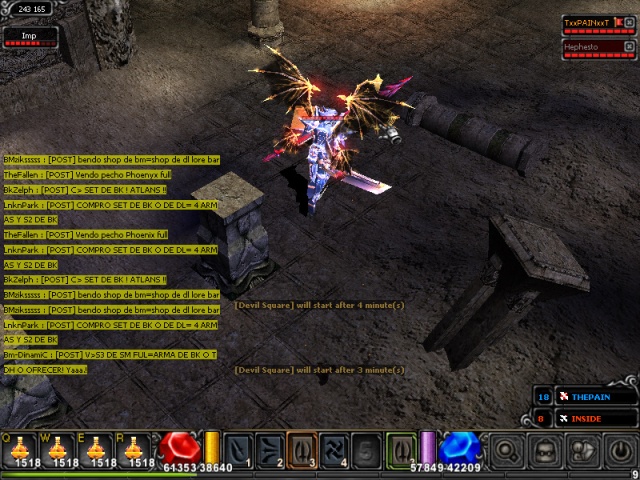Use the potion in the E slot
The image size is (640, 480).
pos(98,449)
